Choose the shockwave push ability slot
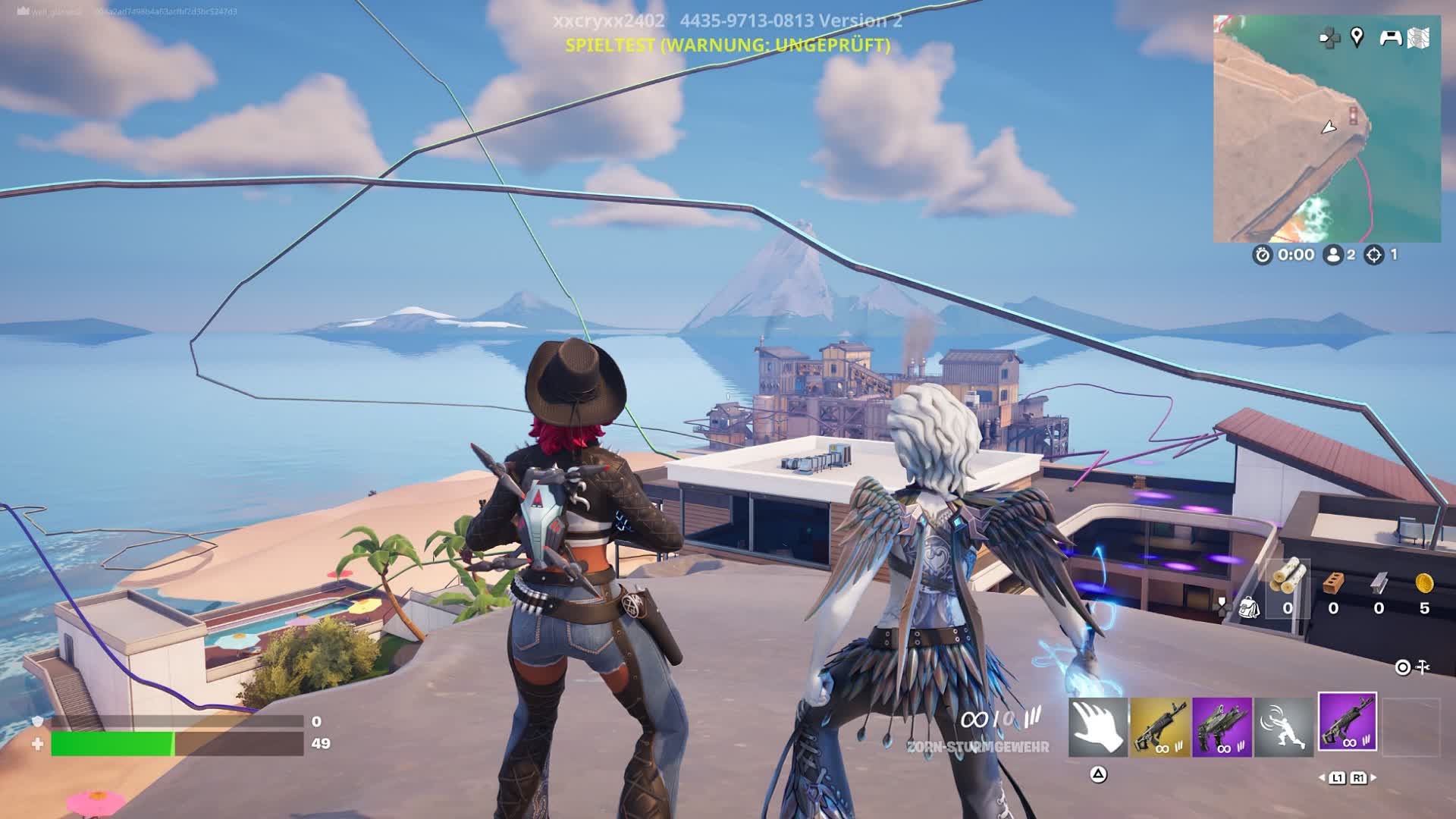 click(x=1283, y=727)
